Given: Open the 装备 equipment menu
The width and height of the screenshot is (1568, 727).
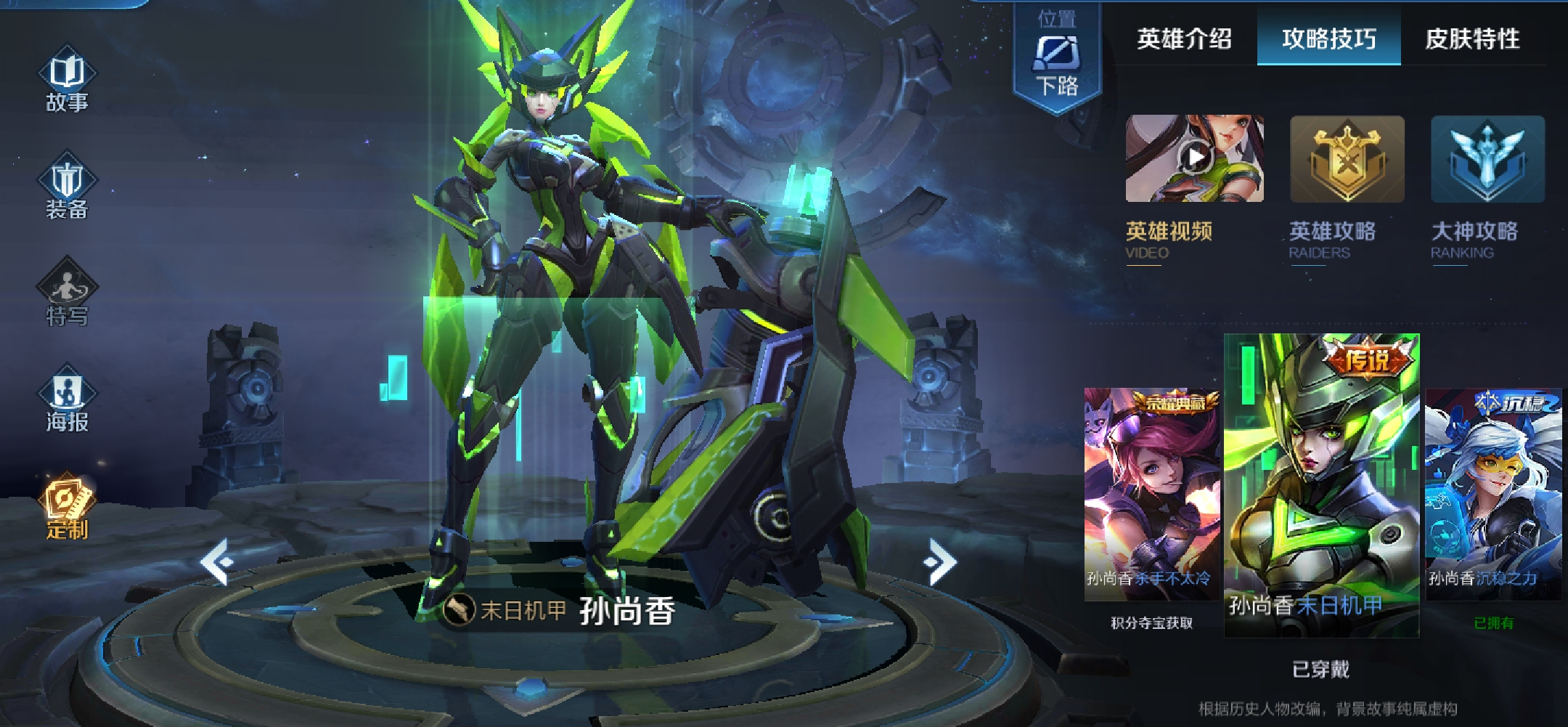Looking at the screenshot, I should coord(67,187).
